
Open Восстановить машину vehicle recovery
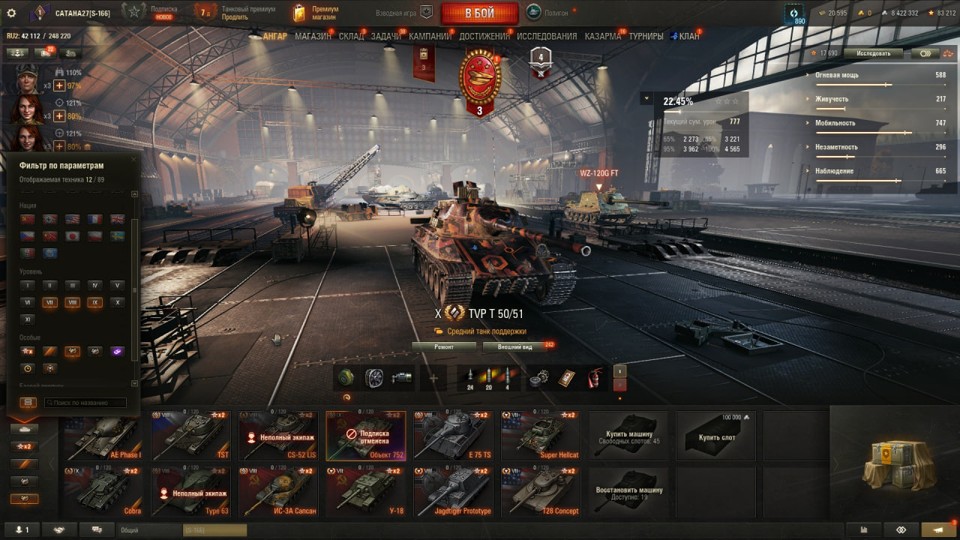pyautogui.click(x=626, y=491)
